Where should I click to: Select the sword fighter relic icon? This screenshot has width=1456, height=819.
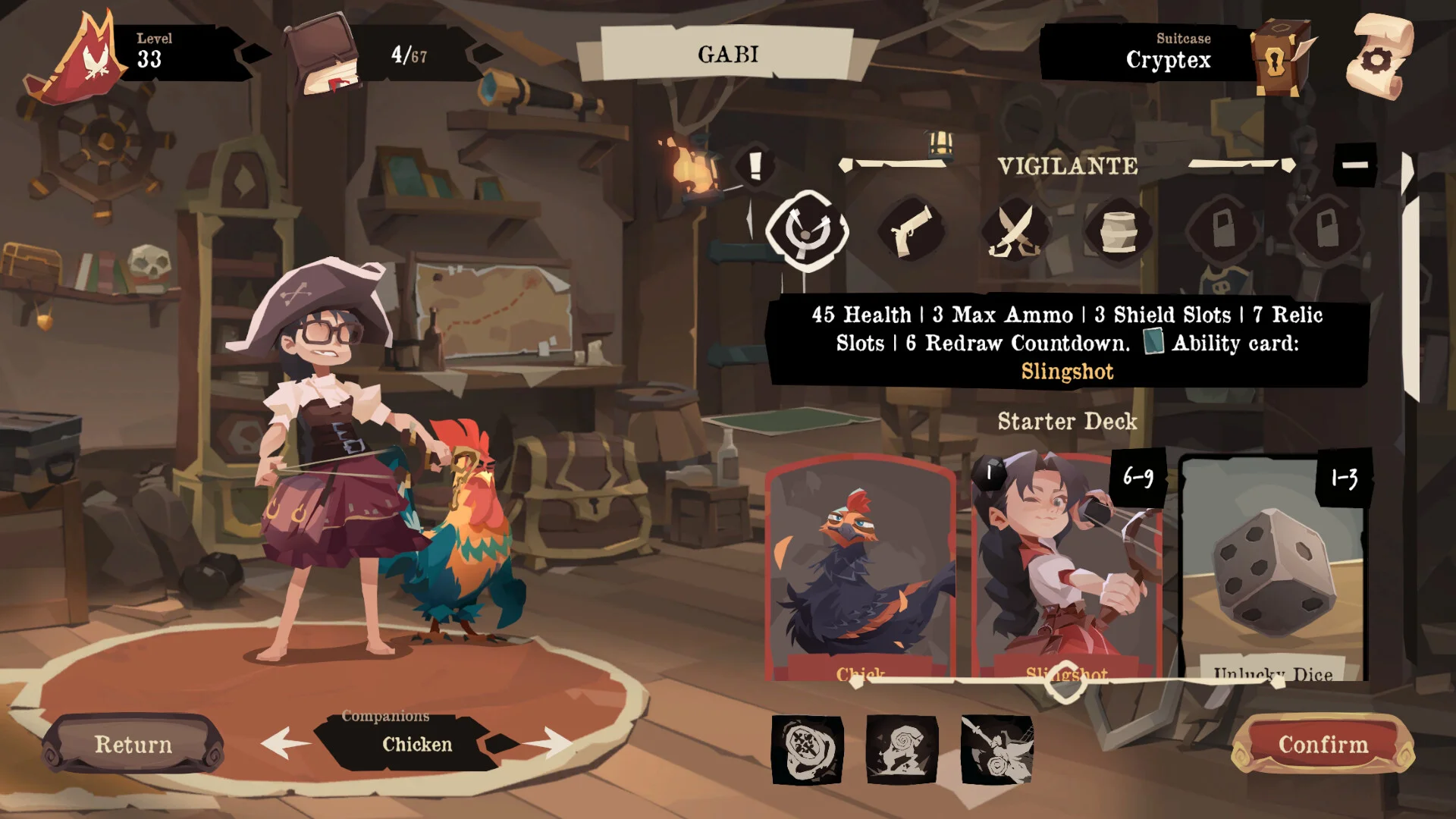click(996, 749)
